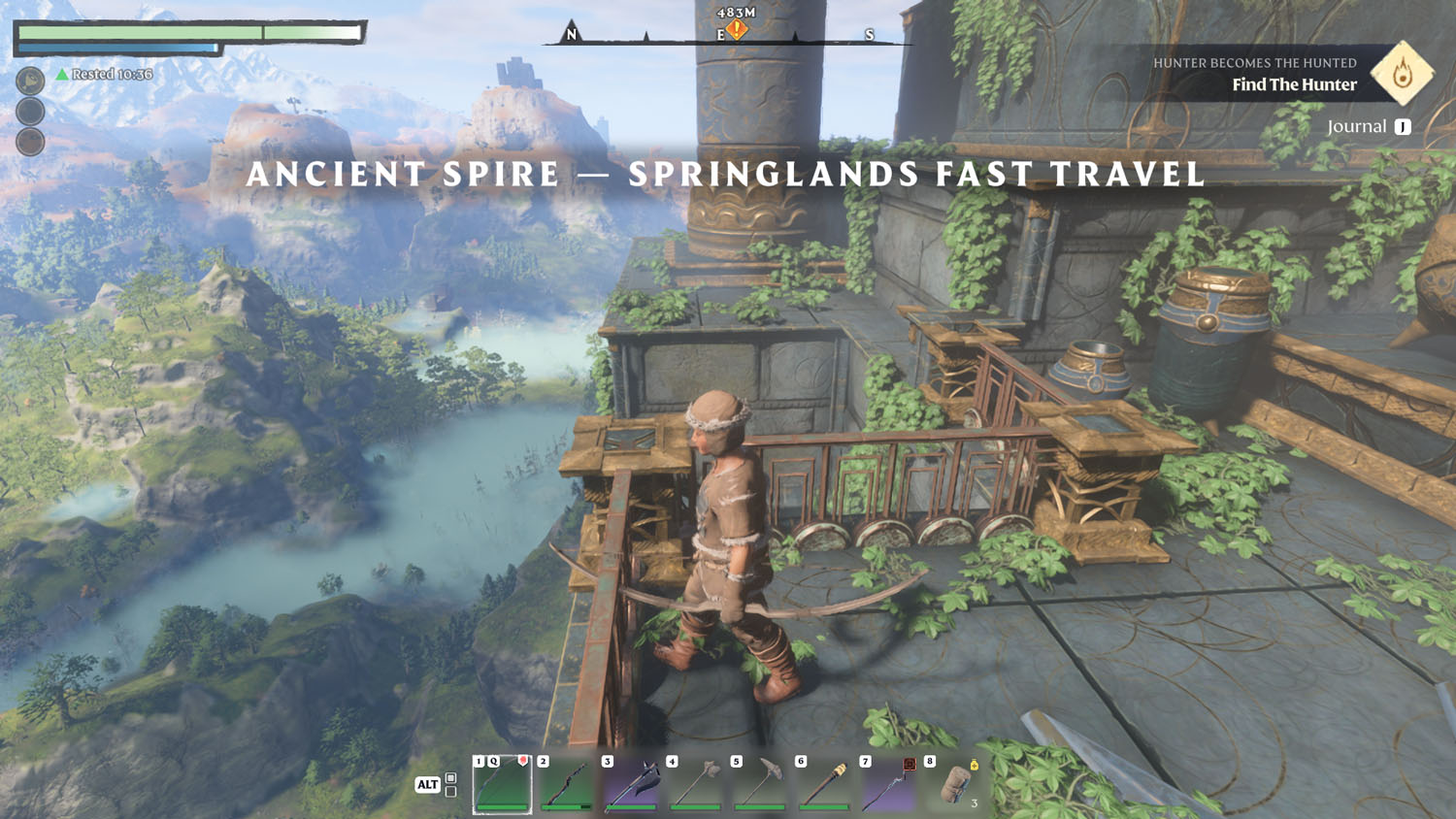Select the staff in hotbar slot 7

coord(888,784)
